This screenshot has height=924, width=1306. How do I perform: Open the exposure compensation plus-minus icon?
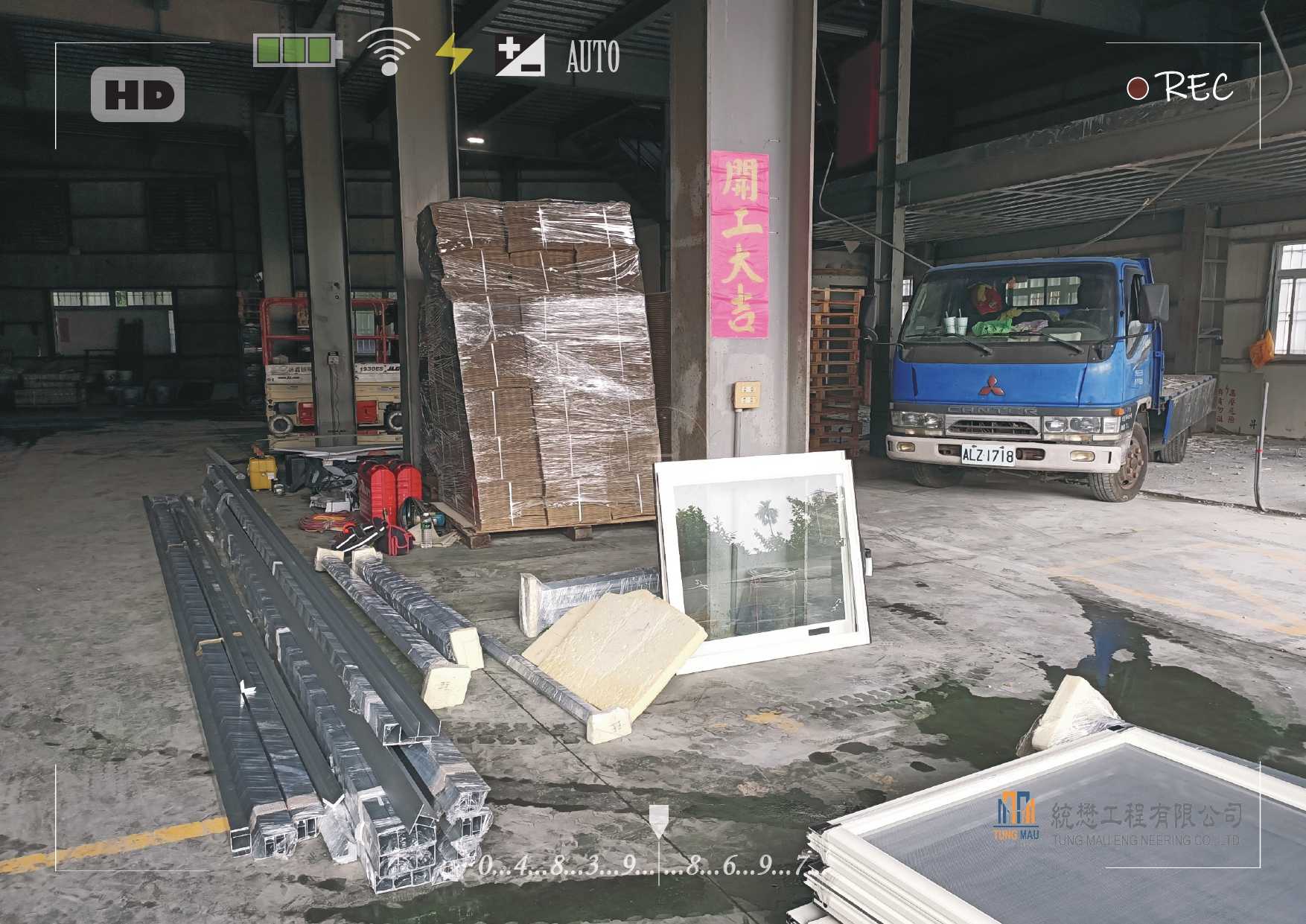[520, 54]
